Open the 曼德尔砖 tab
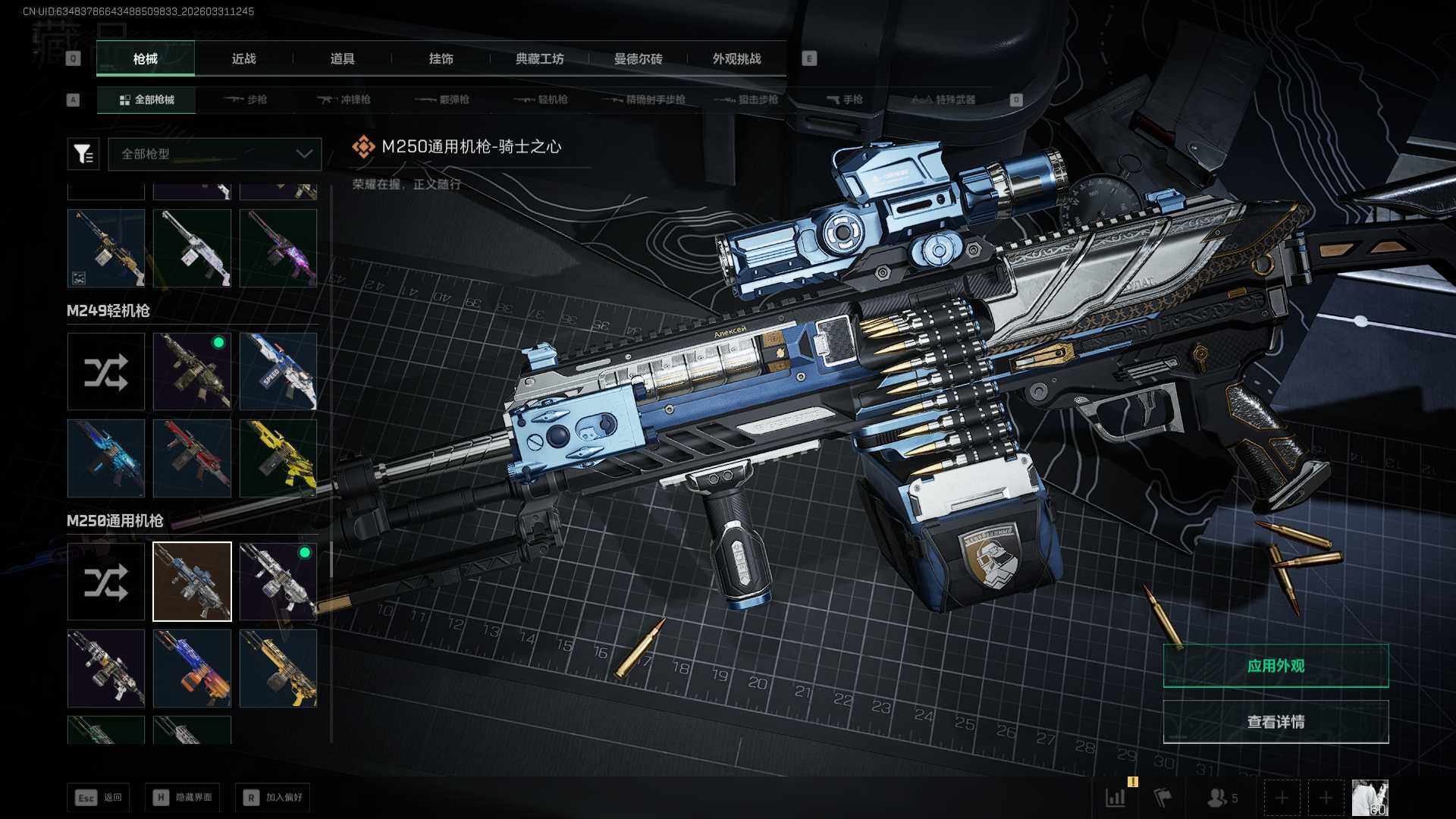1456x819 pixels. tap(638, 58)
